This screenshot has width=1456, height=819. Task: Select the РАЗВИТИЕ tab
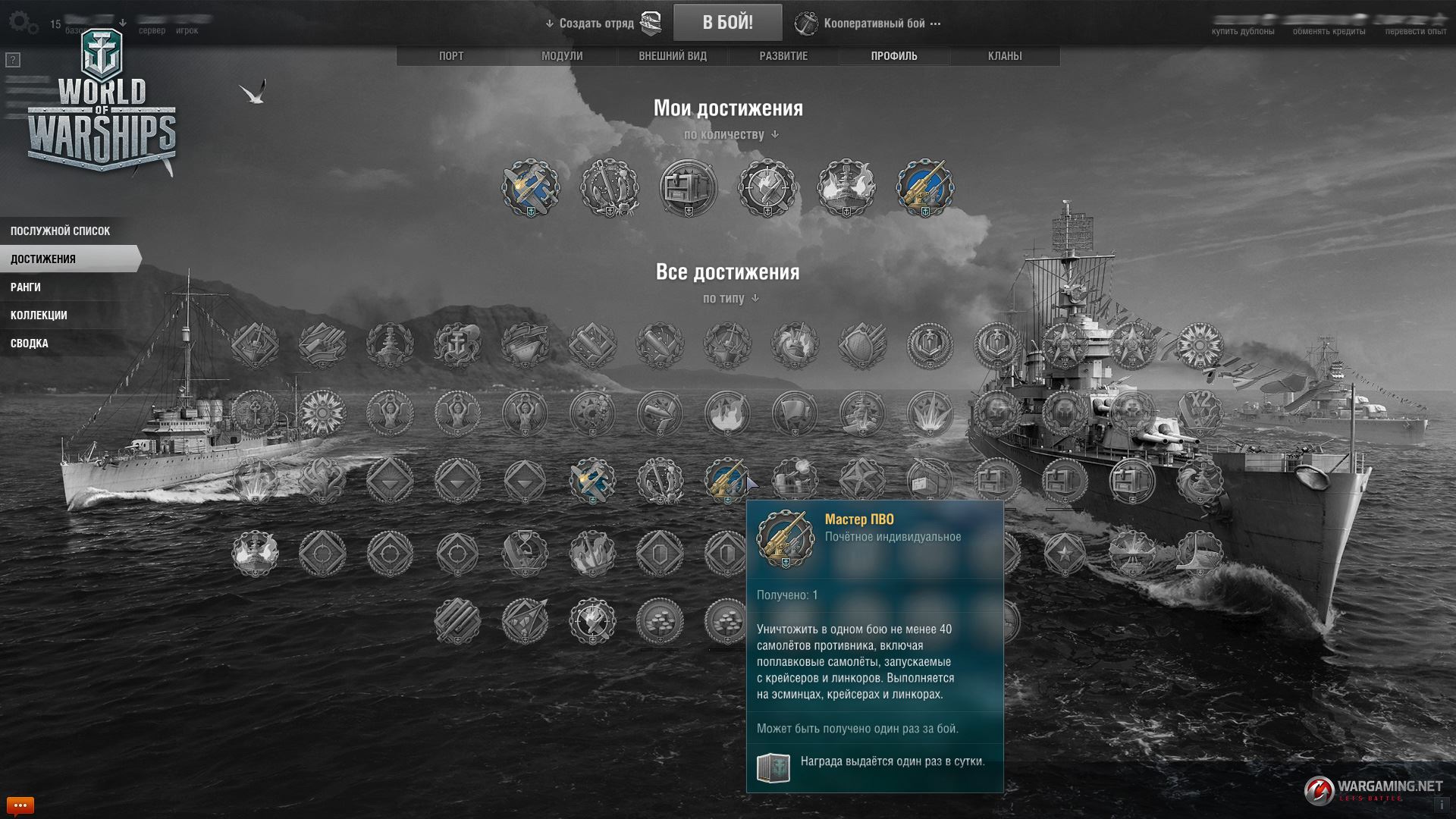pos(783,56)
